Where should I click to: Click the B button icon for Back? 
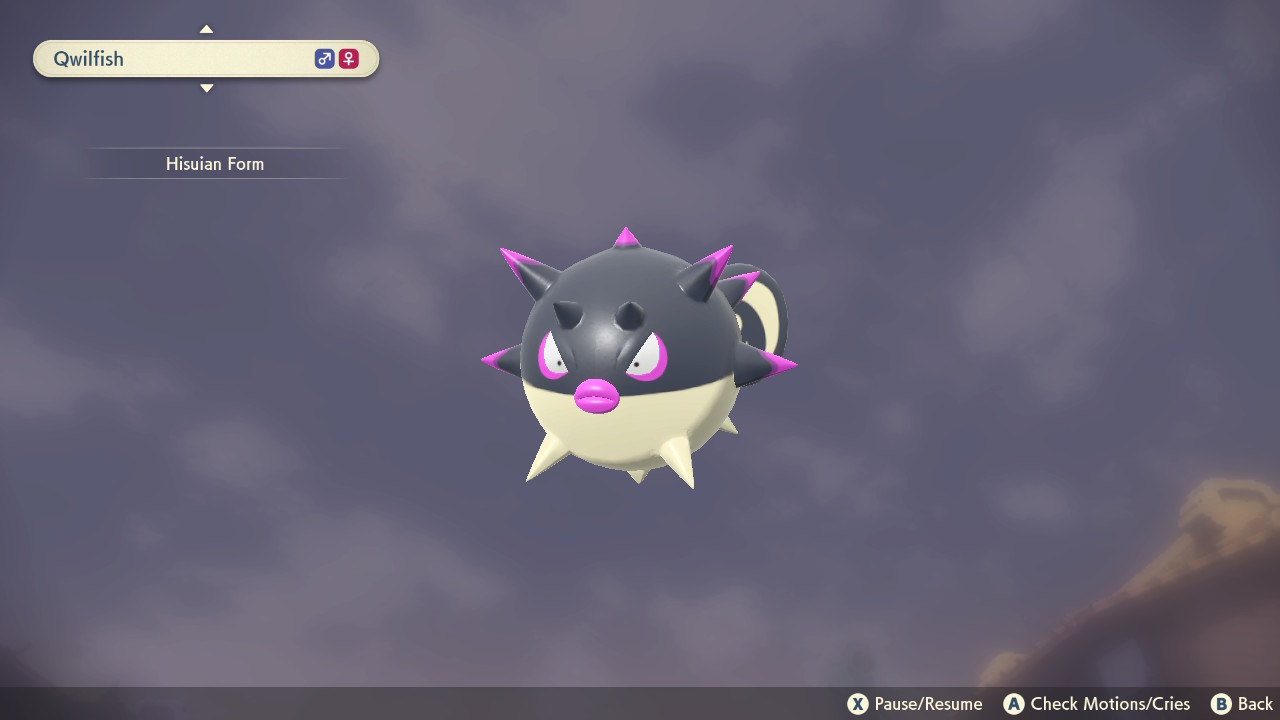pyautogui.click(x=1219, y=703)
